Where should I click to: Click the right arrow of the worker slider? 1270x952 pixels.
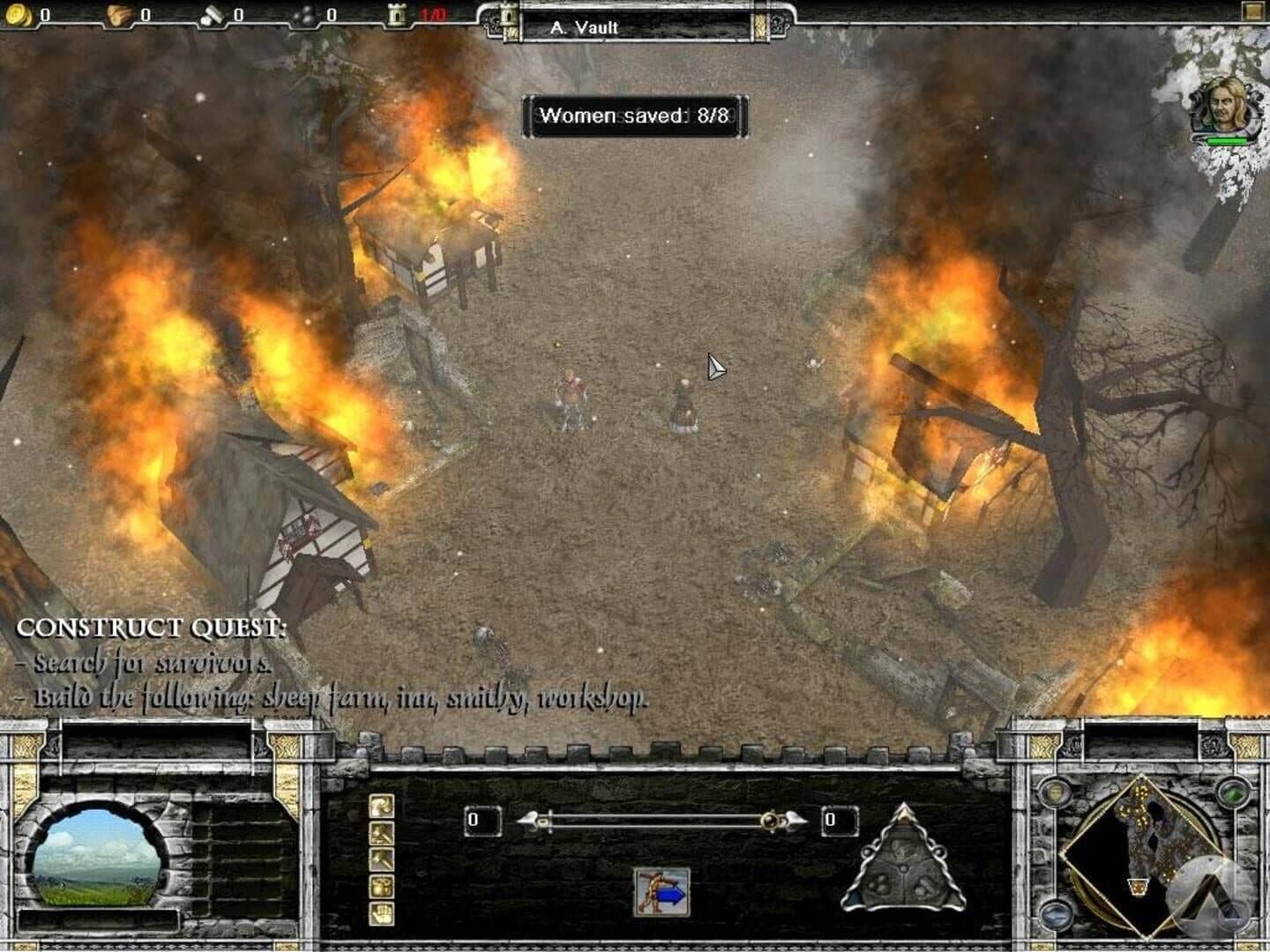795,821
